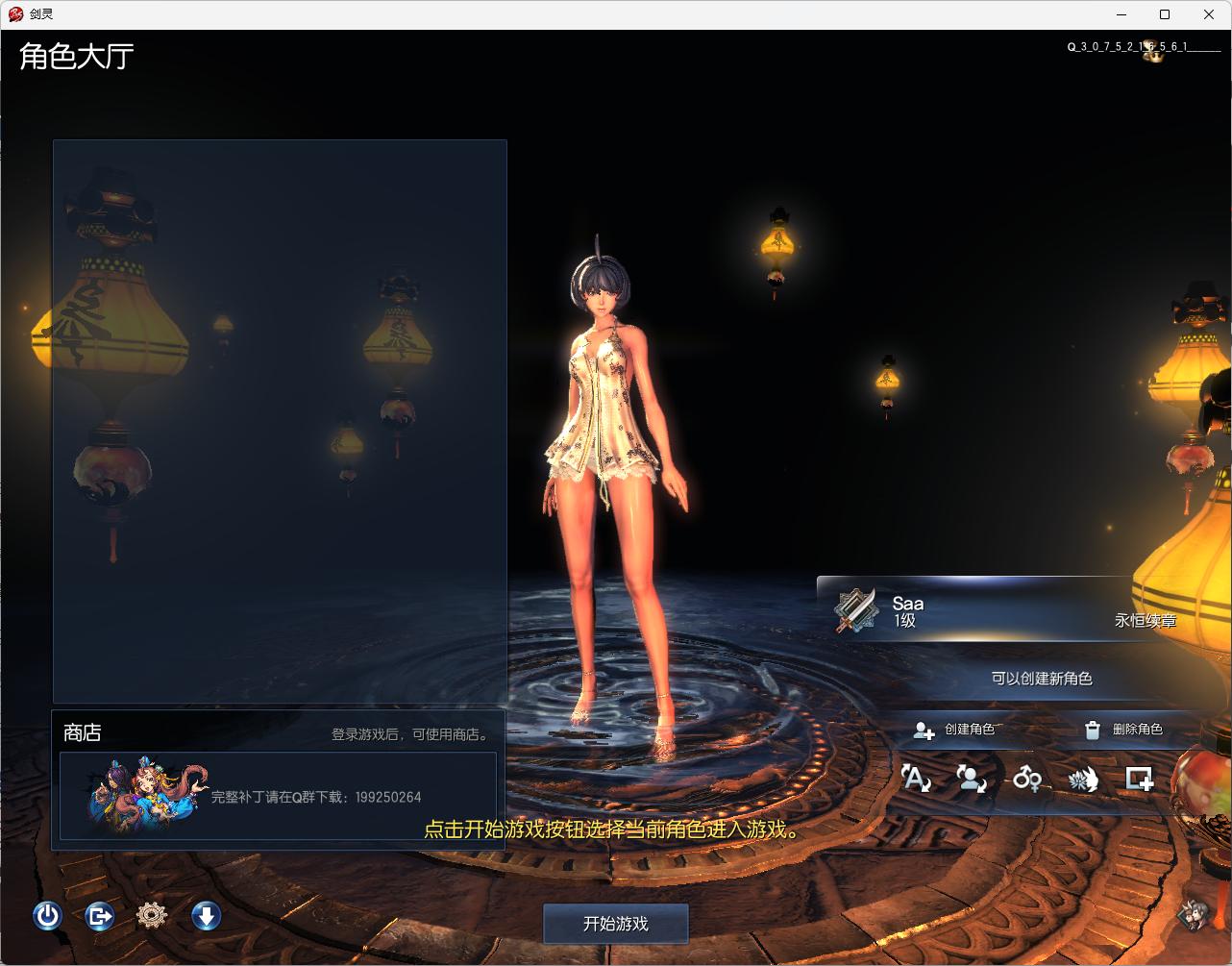Screen dimensions: 1232x966
Task: Click the 可以创建新角色 empty character slot
Action: tap(1042, 679)
